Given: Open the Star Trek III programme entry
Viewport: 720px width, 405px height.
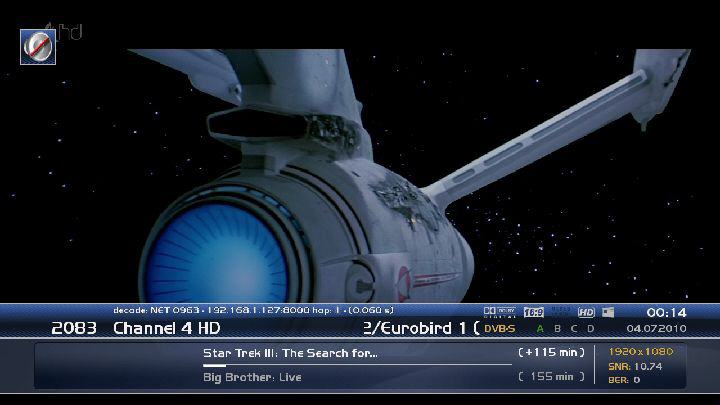Looking at the screenshot, I should pos(290,353).
